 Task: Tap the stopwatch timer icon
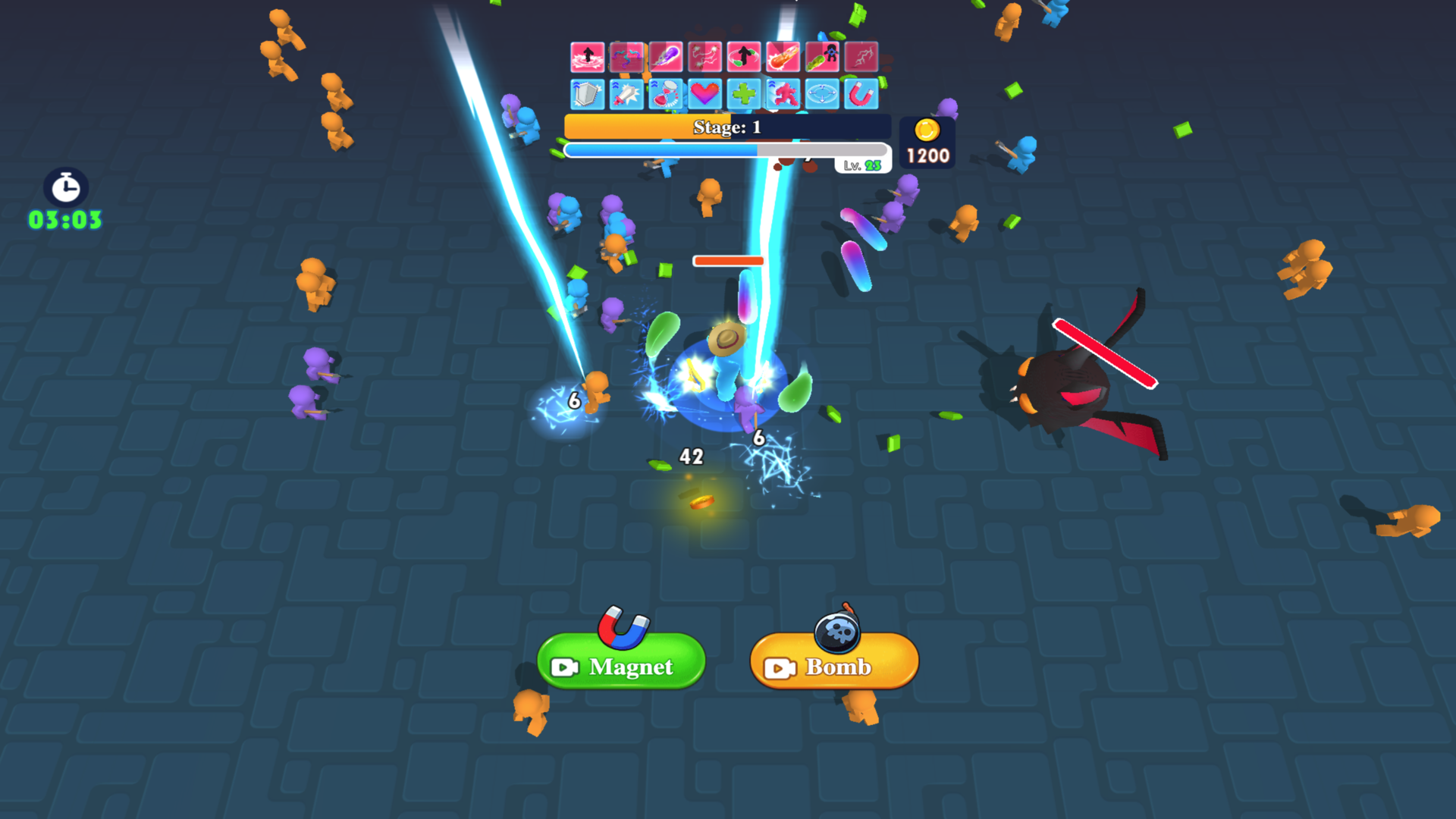pyautogui.click(x=64, y=187)
